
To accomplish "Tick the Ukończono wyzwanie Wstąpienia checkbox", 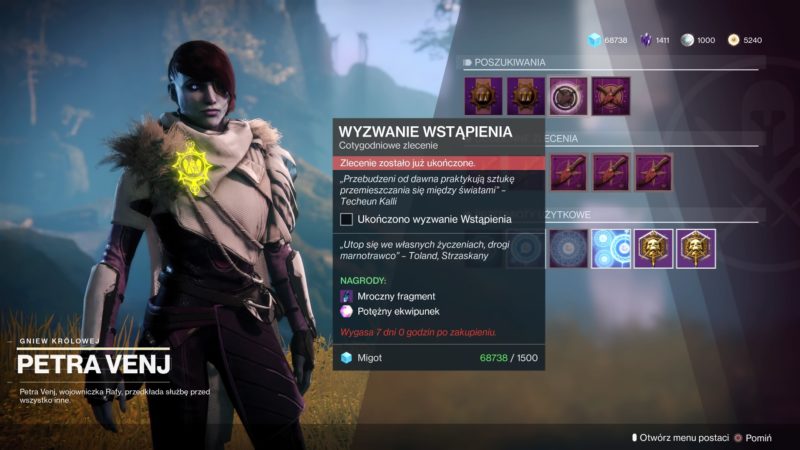I will tap(347, 219).
